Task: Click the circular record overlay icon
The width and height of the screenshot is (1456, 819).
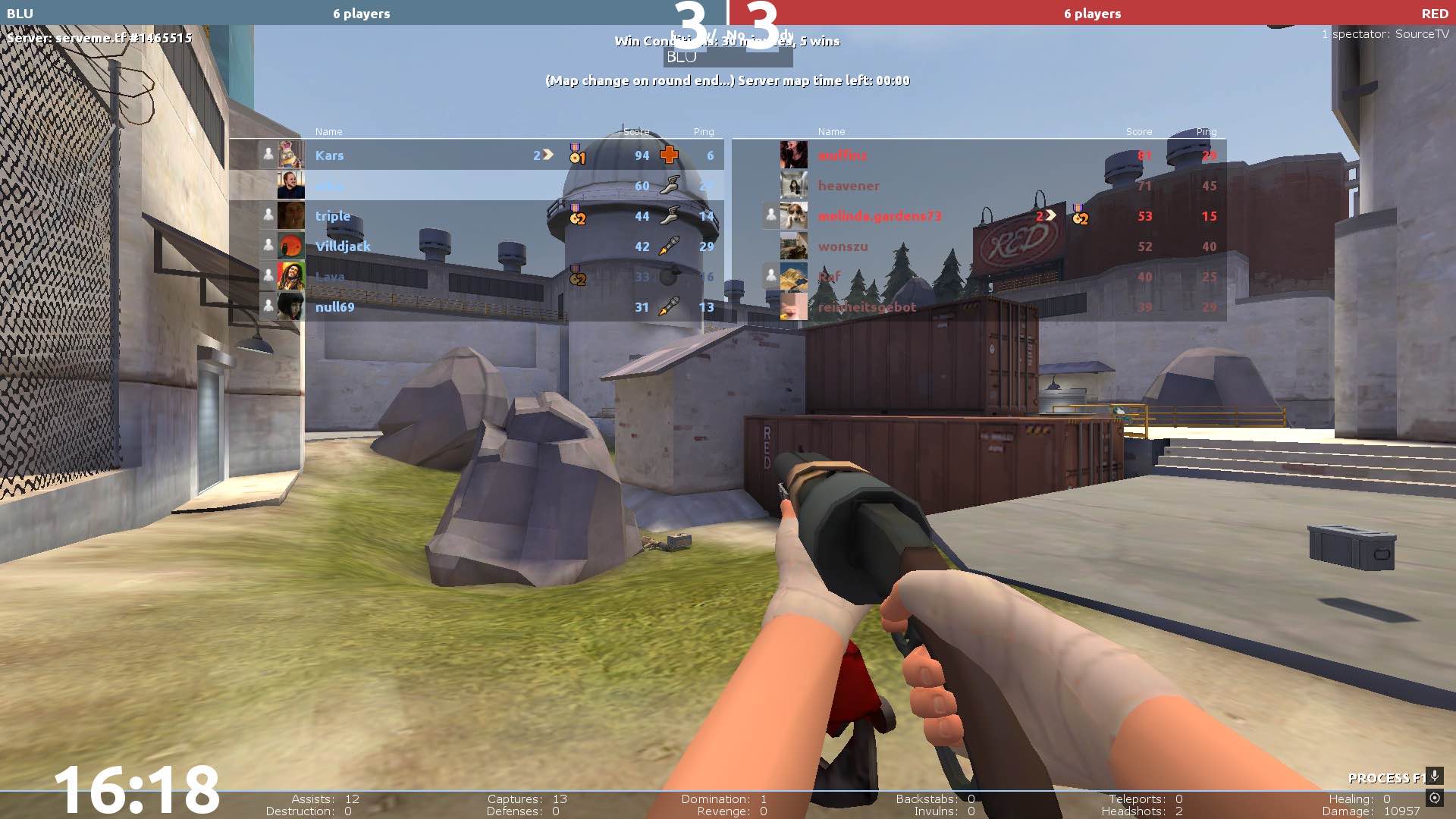Action: click(1434, 798)
